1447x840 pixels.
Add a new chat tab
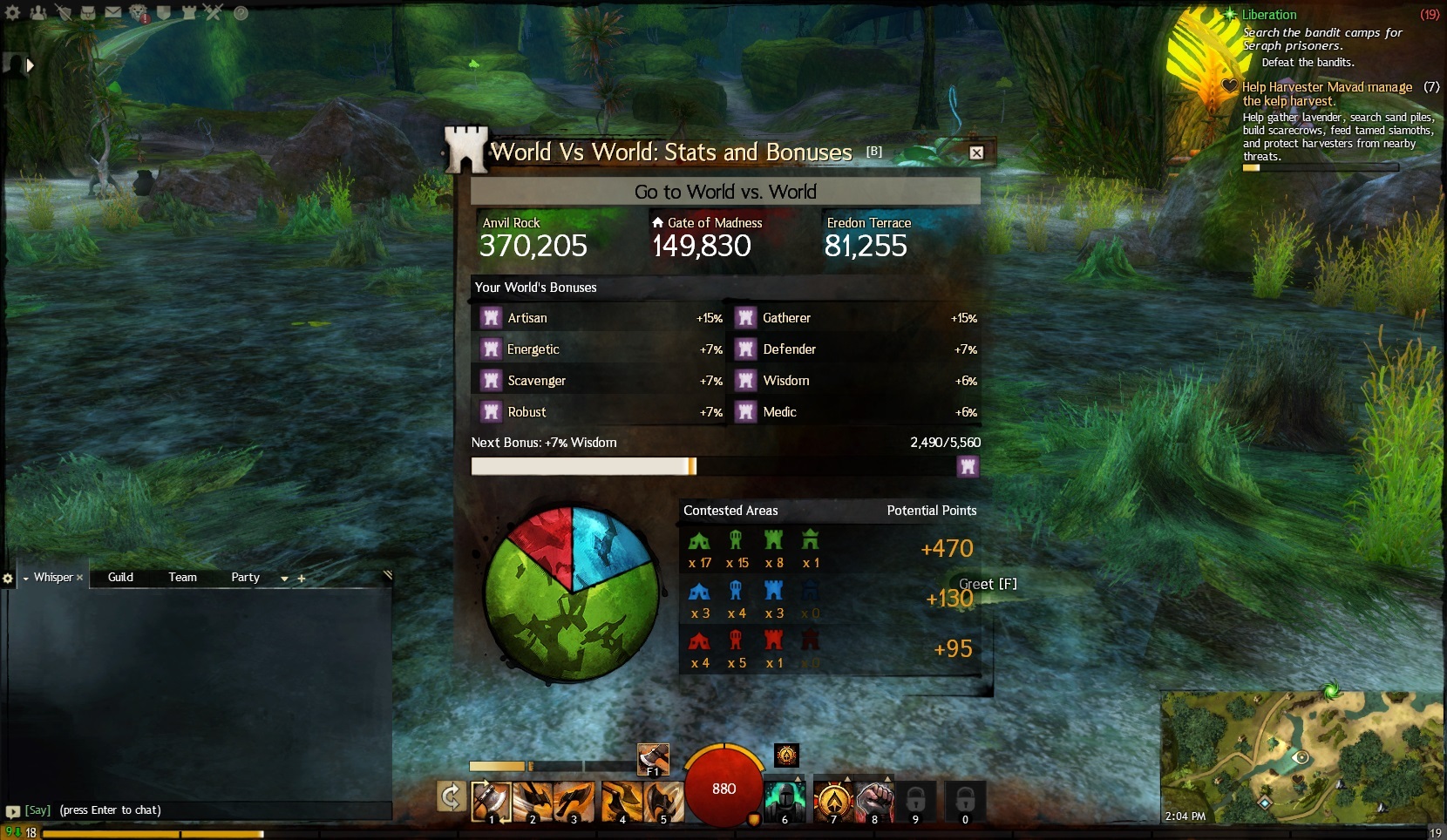coord(302,578)
